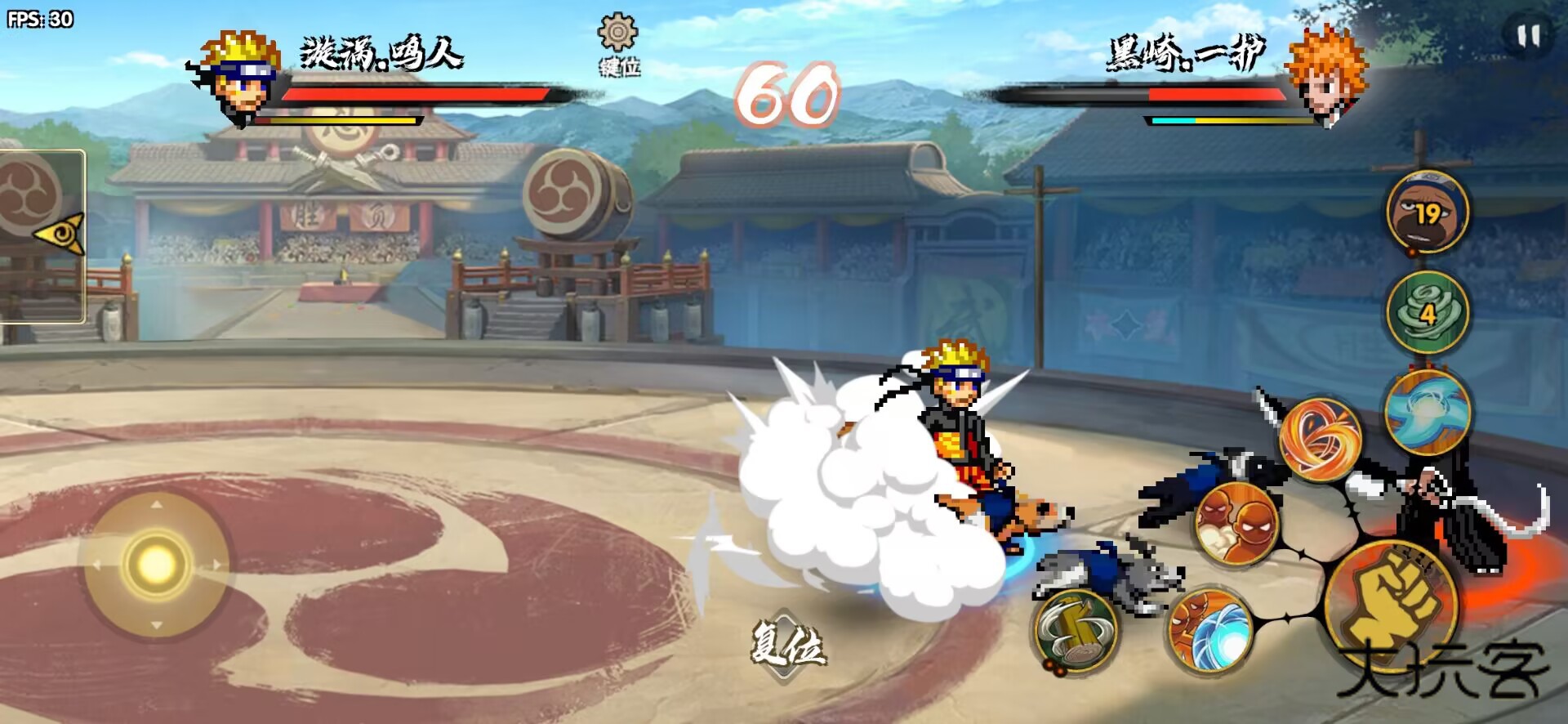
Task: Click the glowing virtual joystick knob
Action: coord(155,564)
